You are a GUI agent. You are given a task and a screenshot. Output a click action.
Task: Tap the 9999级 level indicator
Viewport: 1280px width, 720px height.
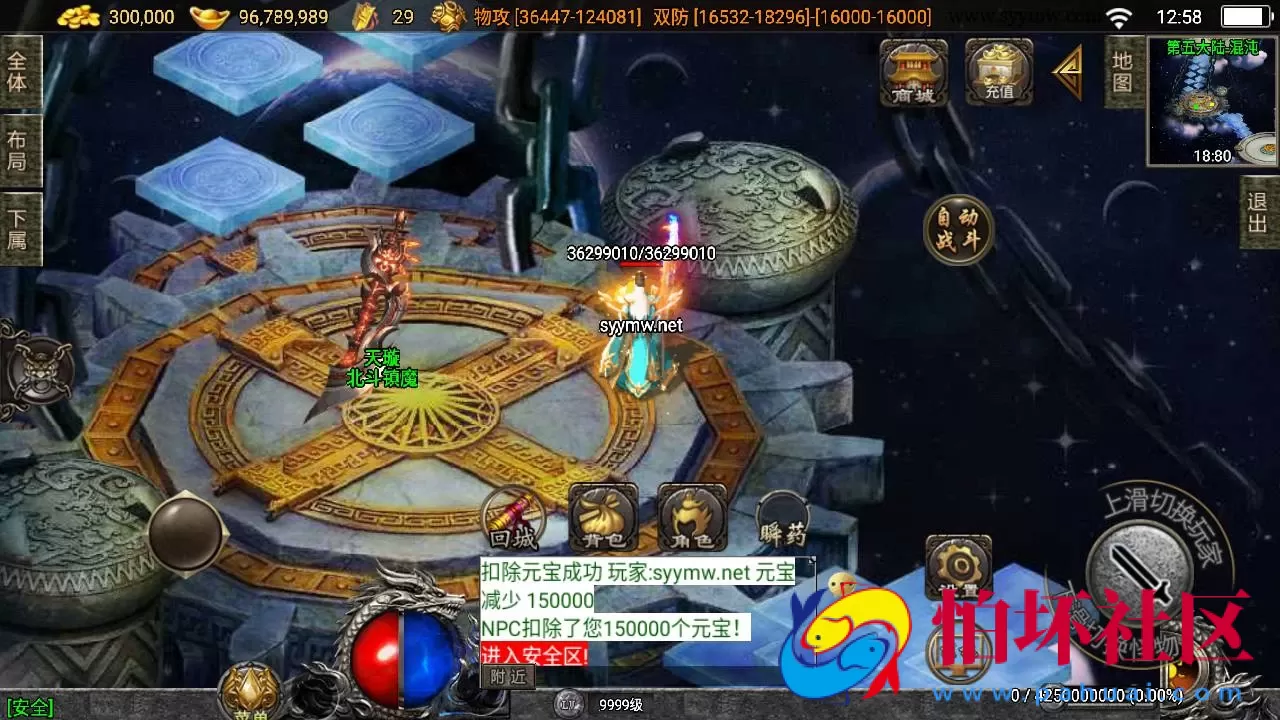tap(620, 704)
